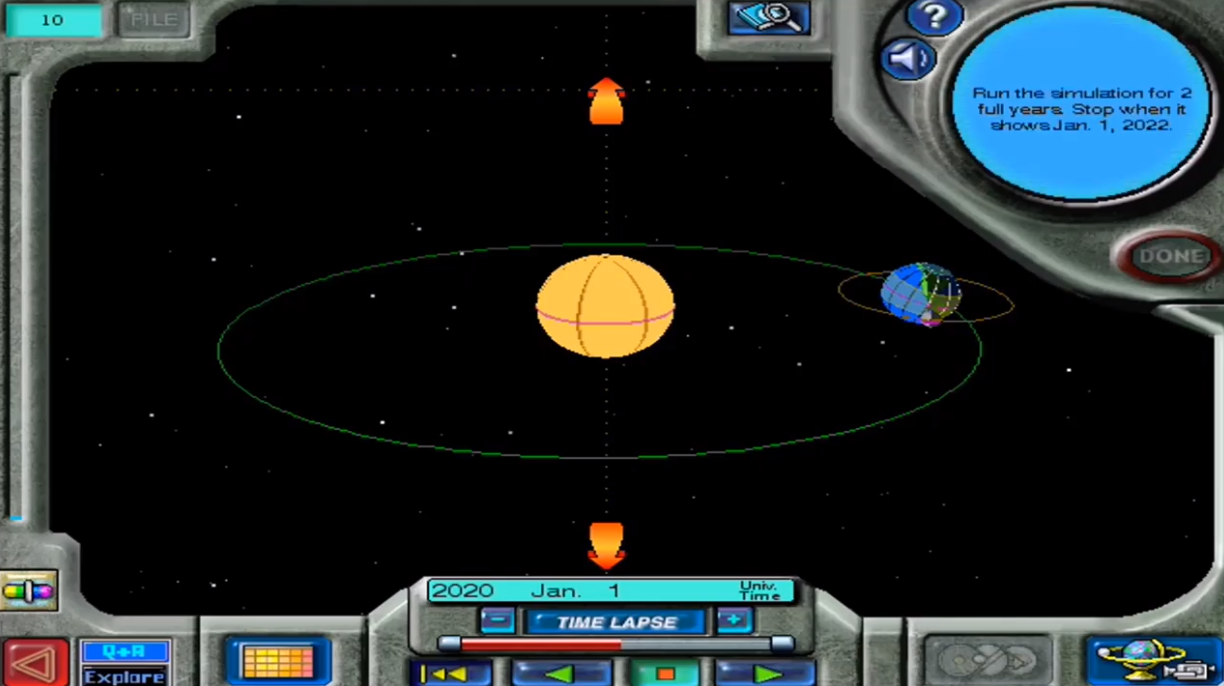Select the tilt-up orange arrow above the sun
This screenshot has height=686, width=1224.
coord(606,101)
